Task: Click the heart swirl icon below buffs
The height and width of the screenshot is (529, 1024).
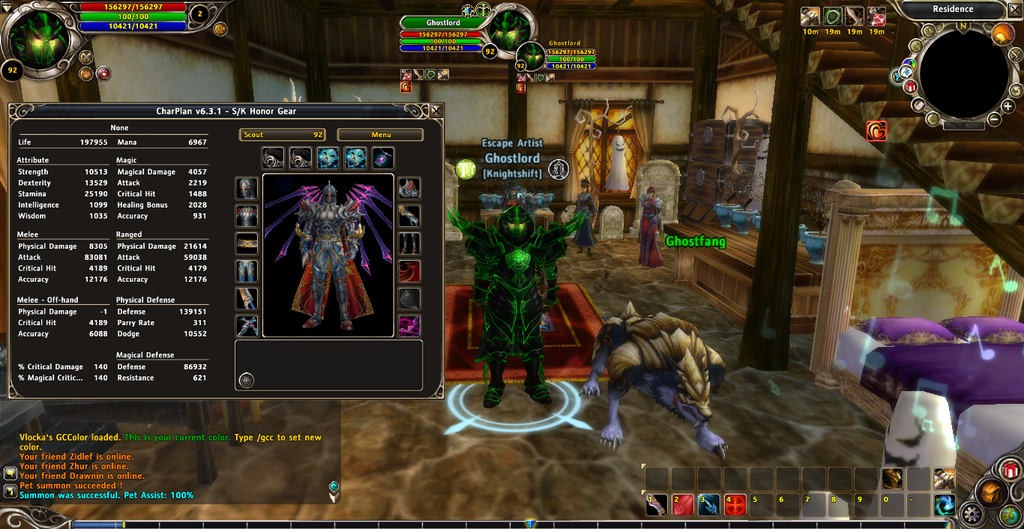Action: [x=876, y=129]
